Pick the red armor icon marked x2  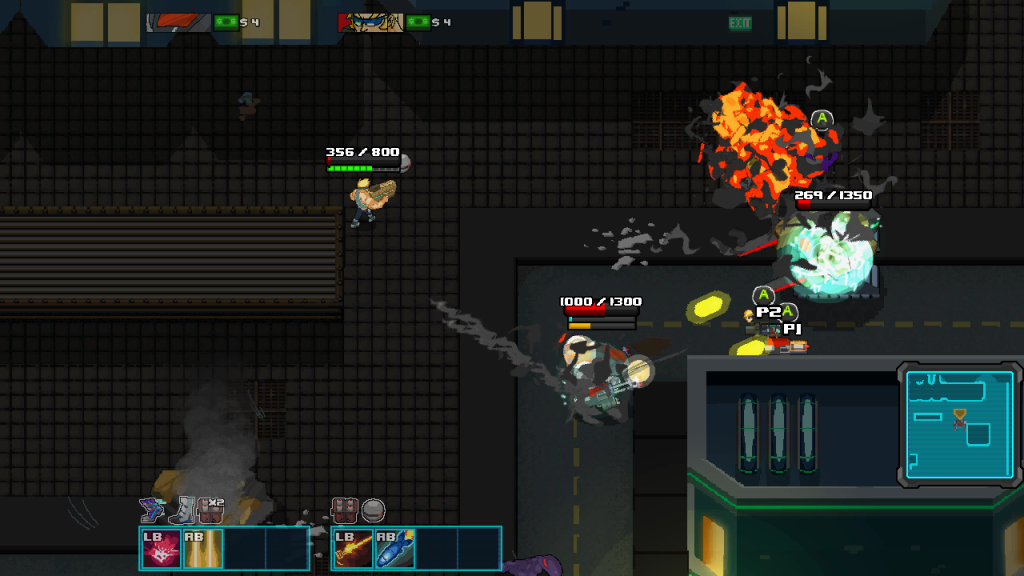[210, 510]
